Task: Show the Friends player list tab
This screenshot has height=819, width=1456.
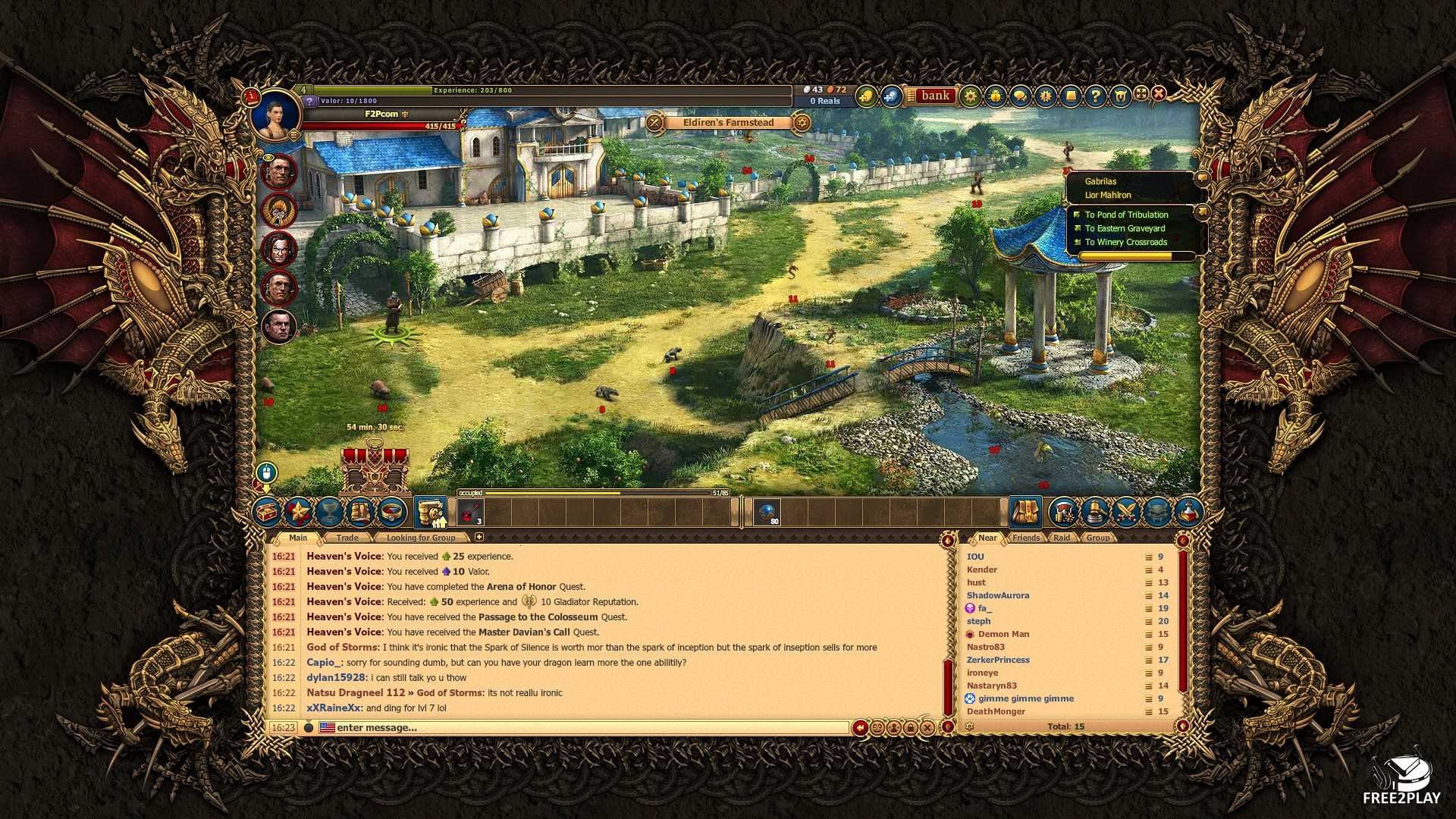Action: coord(1026,538)
